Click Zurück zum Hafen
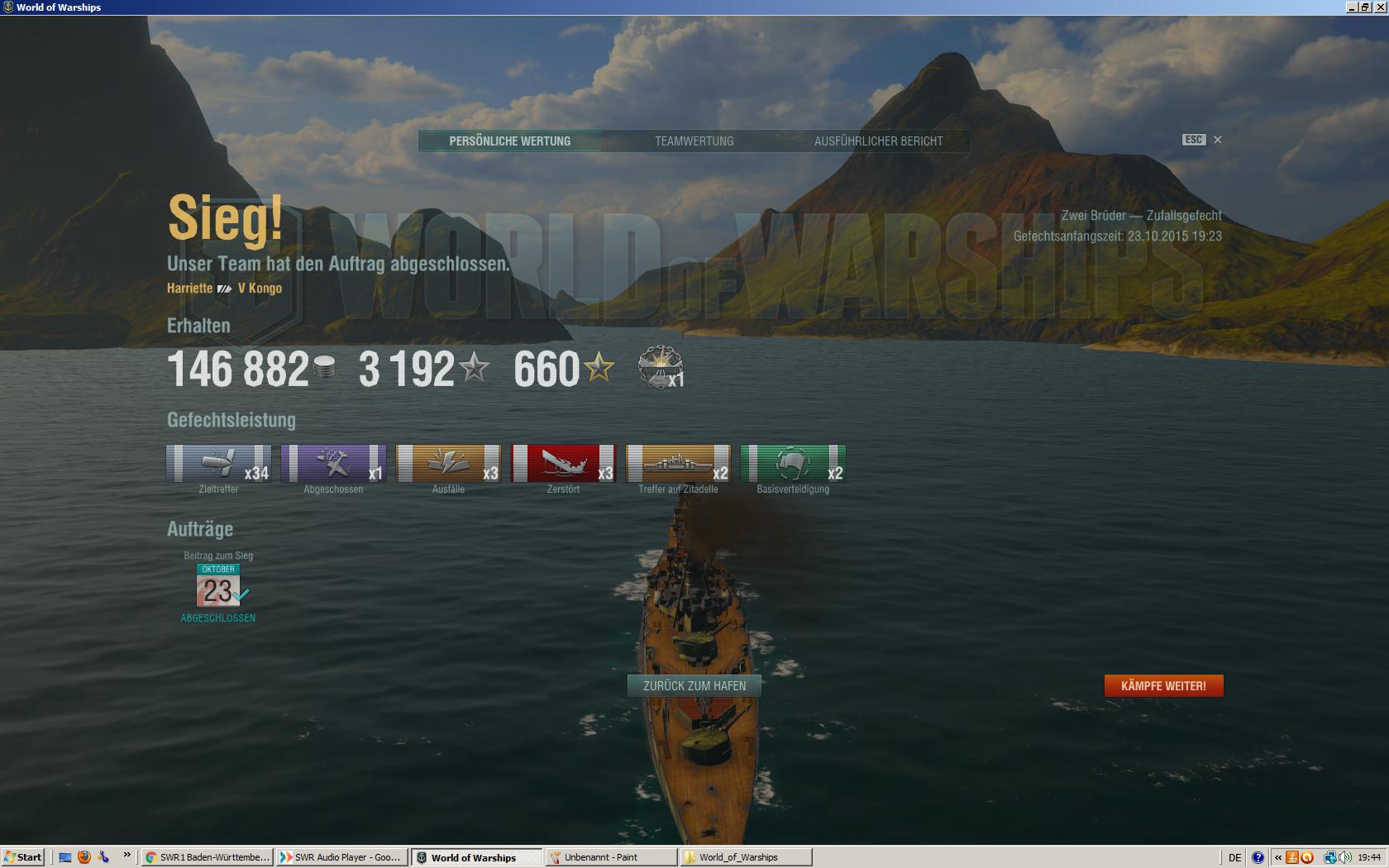 (694, 685)
